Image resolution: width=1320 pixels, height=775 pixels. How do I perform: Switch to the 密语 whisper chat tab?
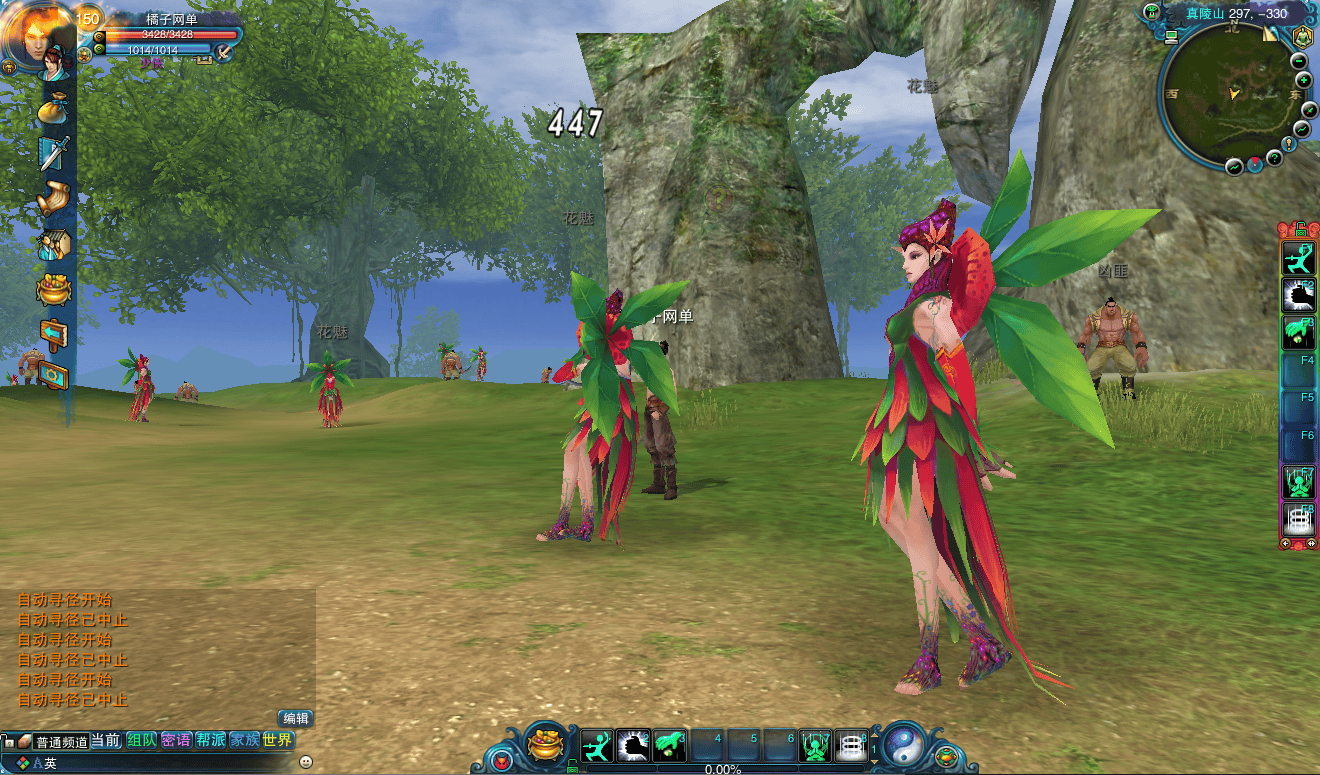coord(176,741)
